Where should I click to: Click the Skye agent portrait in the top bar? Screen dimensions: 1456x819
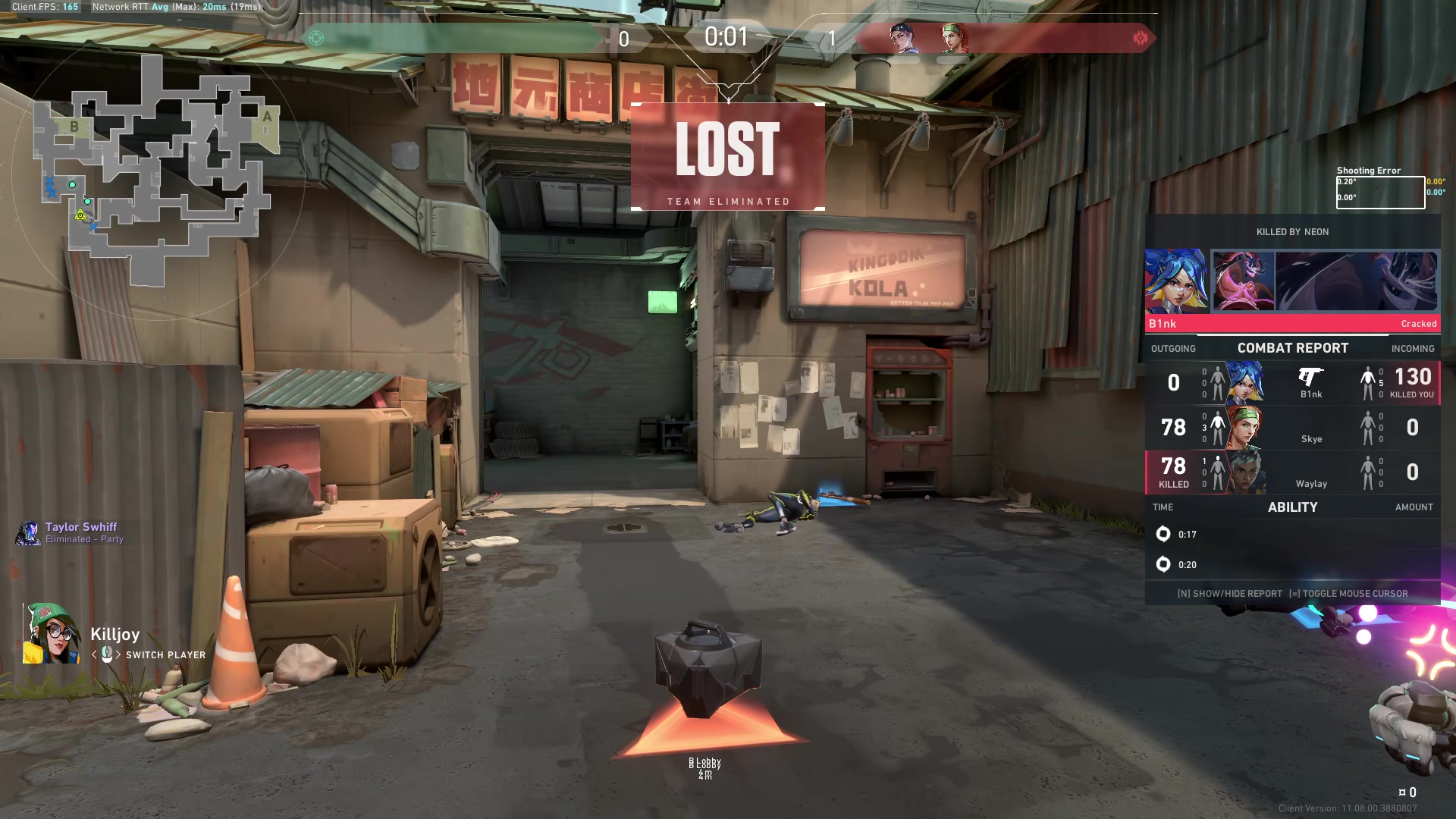(x=954, y=38)
